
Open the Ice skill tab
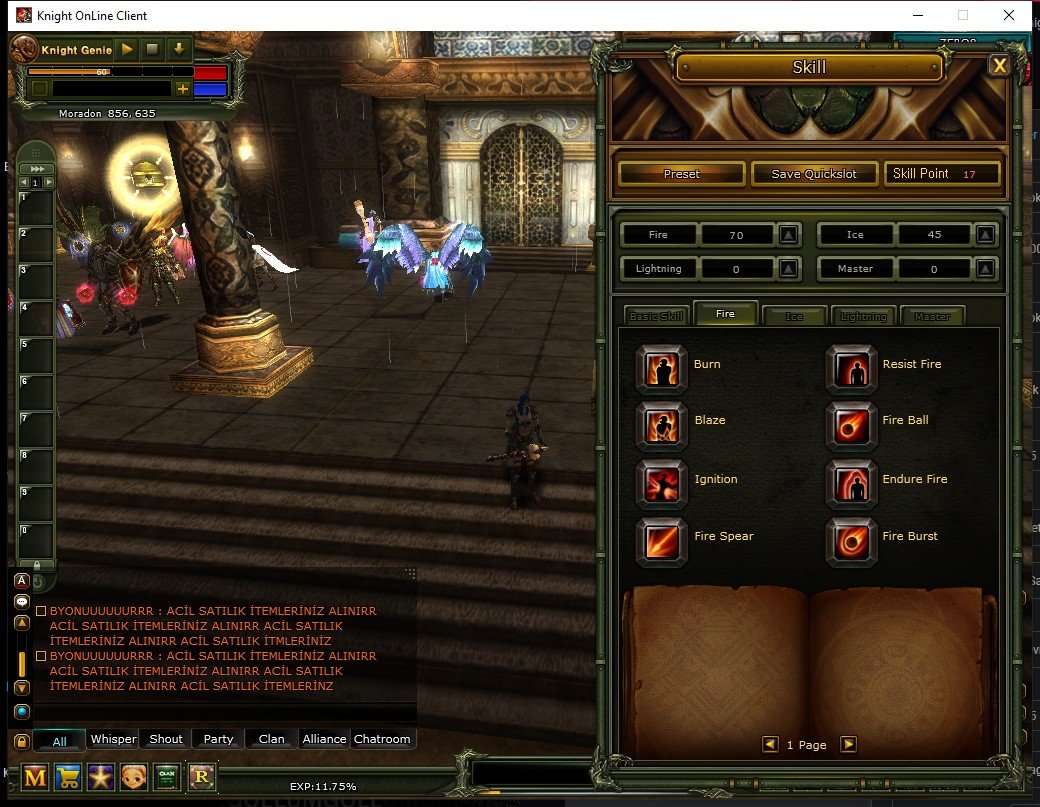pyautogui.click(x=794, y=316)
